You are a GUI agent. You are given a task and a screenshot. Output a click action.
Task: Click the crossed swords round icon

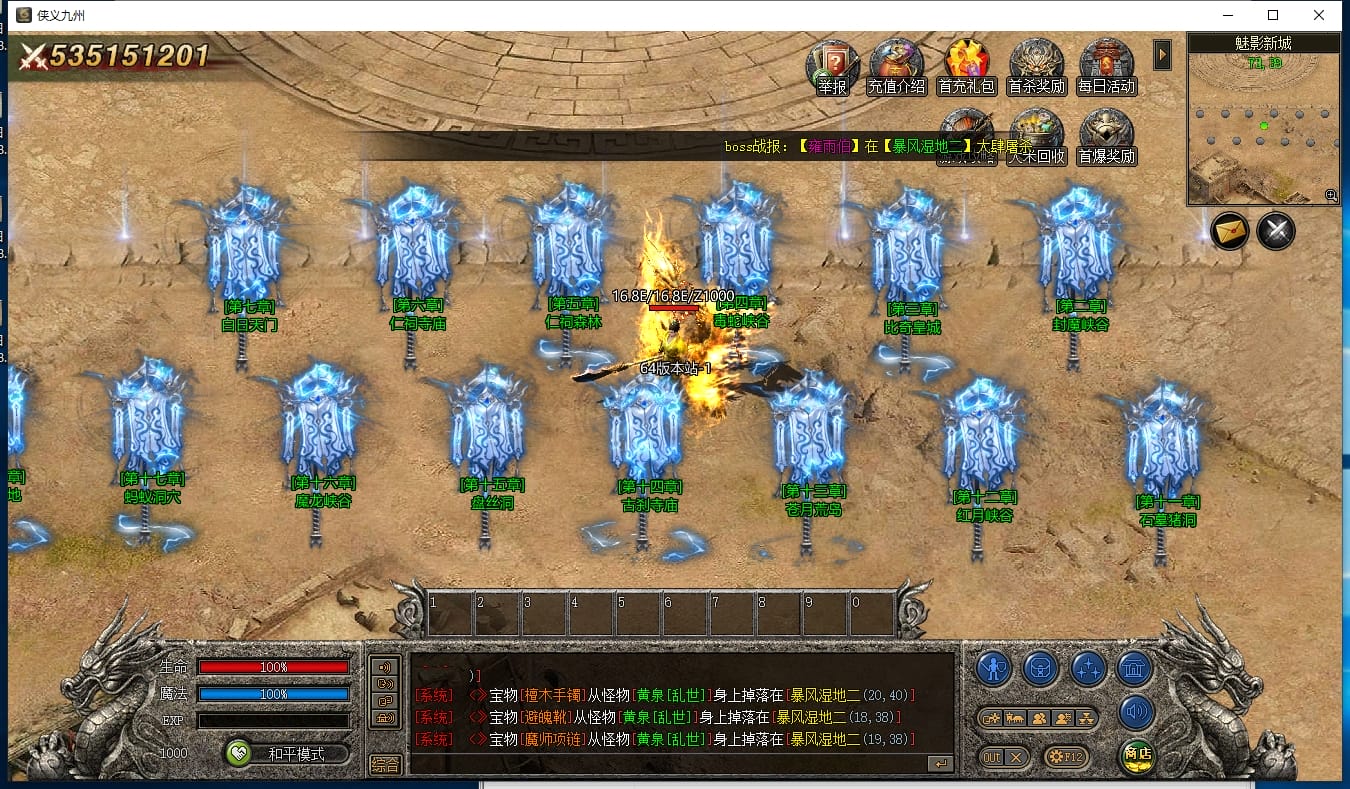pos(1276,232)
